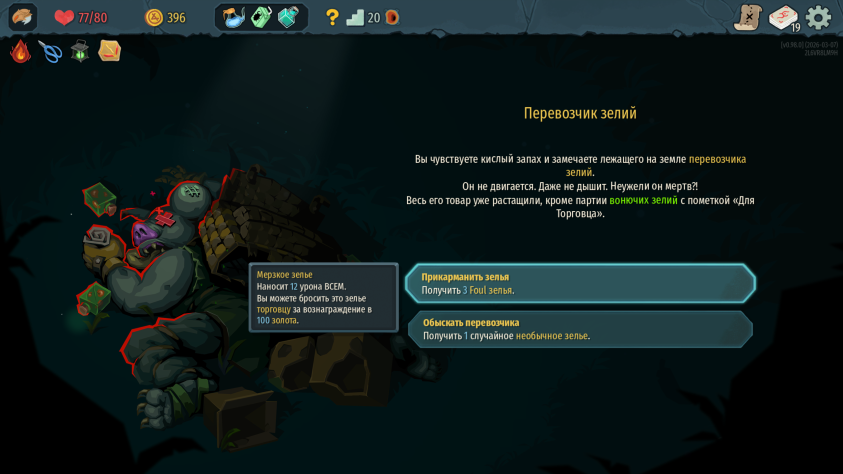View the card deck pile
Viewport: 843px width, 474px height.
coord(783,17)
